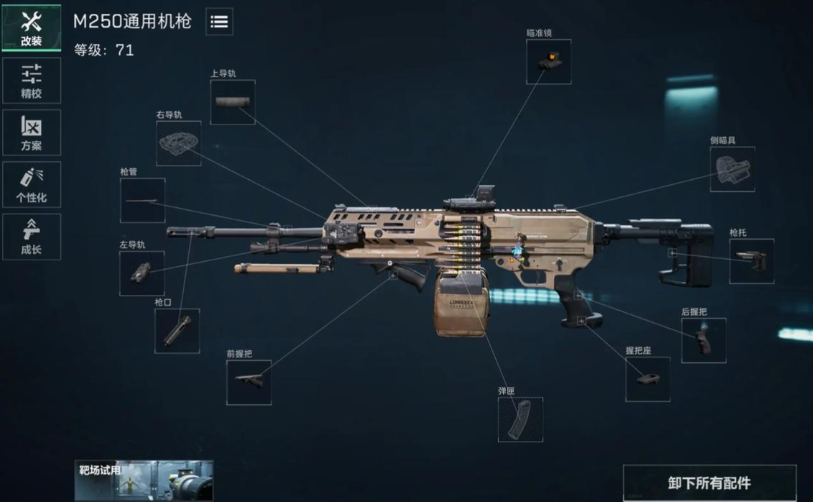Select the 上导轨 top rail slot
The height and width of the screenshot is (502, 813).
coord(233,102)
